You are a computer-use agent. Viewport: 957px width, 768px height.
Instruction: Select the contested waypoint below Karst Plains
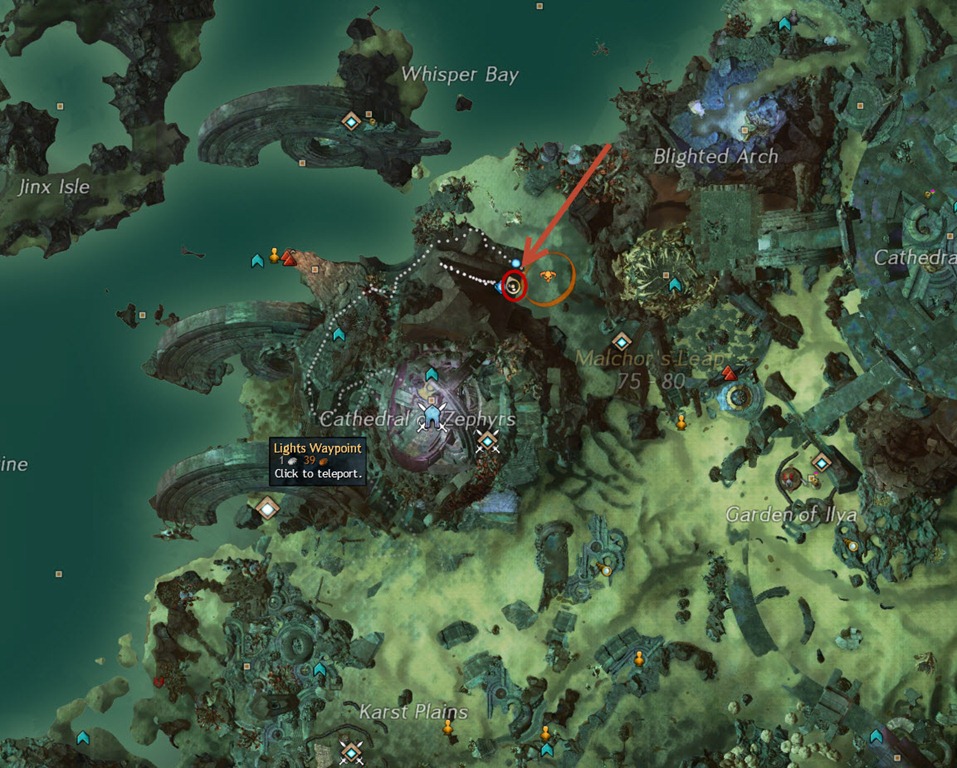350,750
